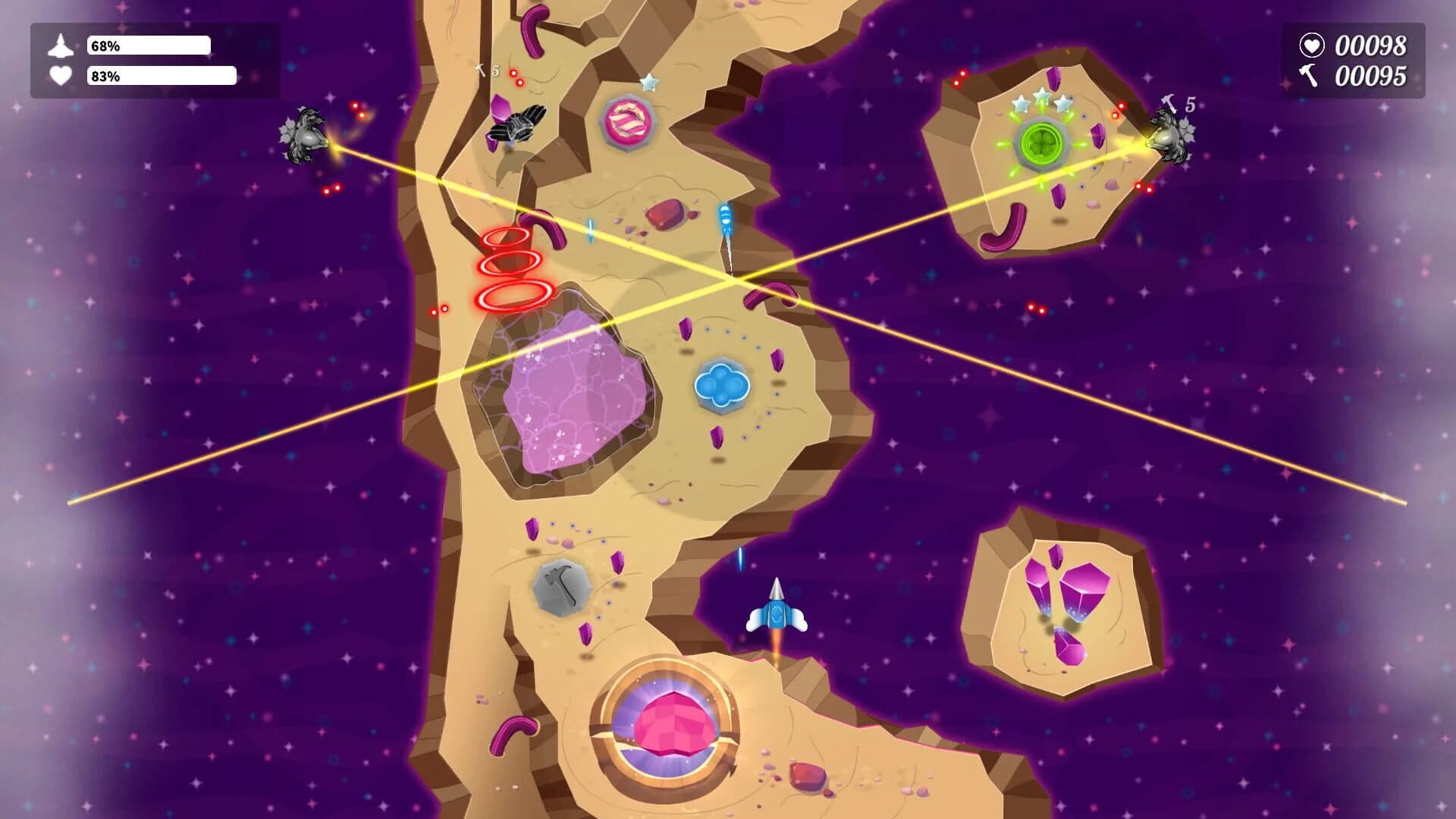Click the fighter jet icon in the HUD
Screen dimensions: 1456x819
tap(62, 45)
